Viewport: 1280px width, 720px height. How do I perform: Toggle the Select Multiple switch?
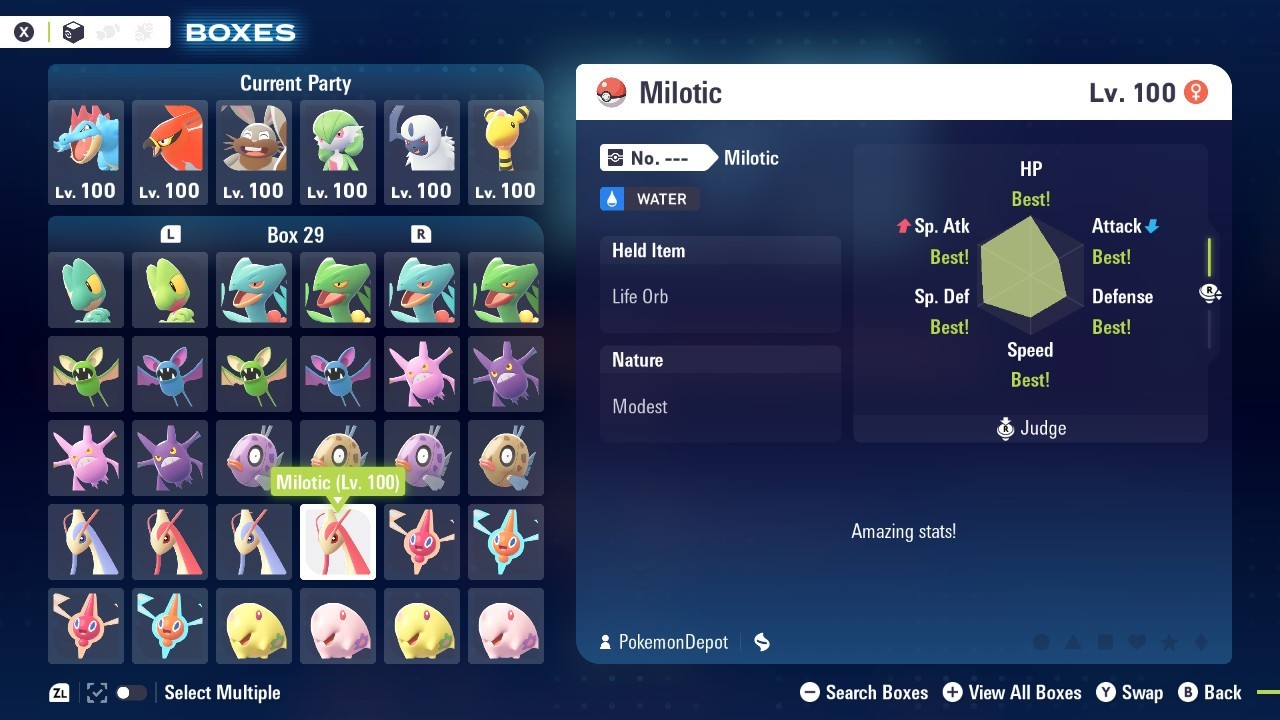tap(130, 692)
